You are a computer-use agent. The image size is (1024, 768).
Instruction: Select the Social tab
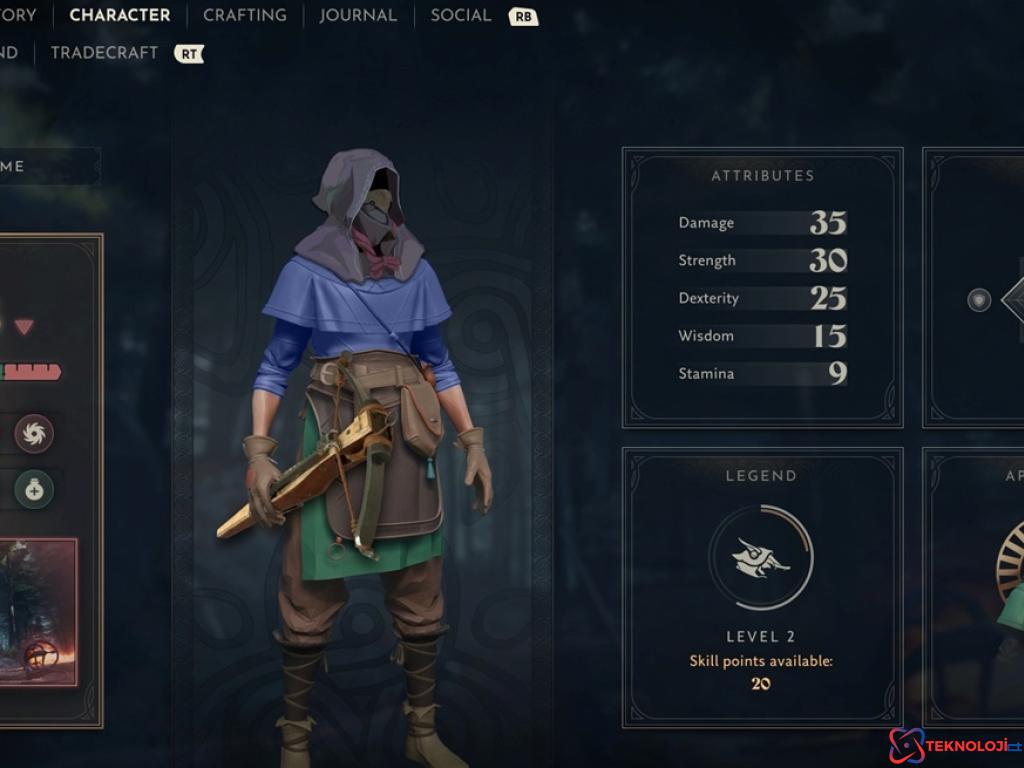point(461,16)
